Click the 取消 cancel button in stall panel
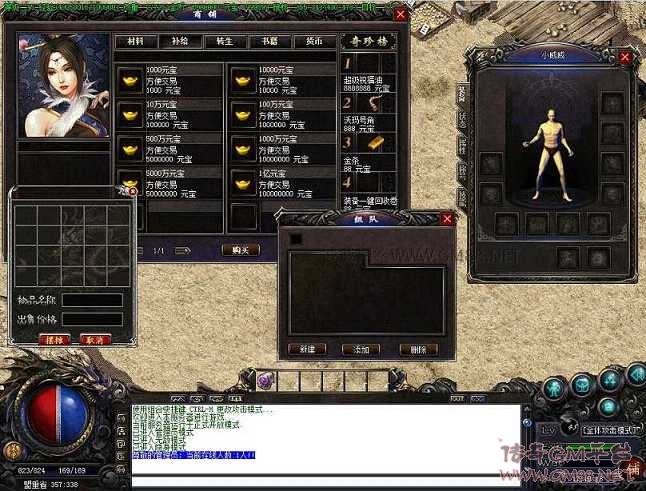 pos(95,339)
